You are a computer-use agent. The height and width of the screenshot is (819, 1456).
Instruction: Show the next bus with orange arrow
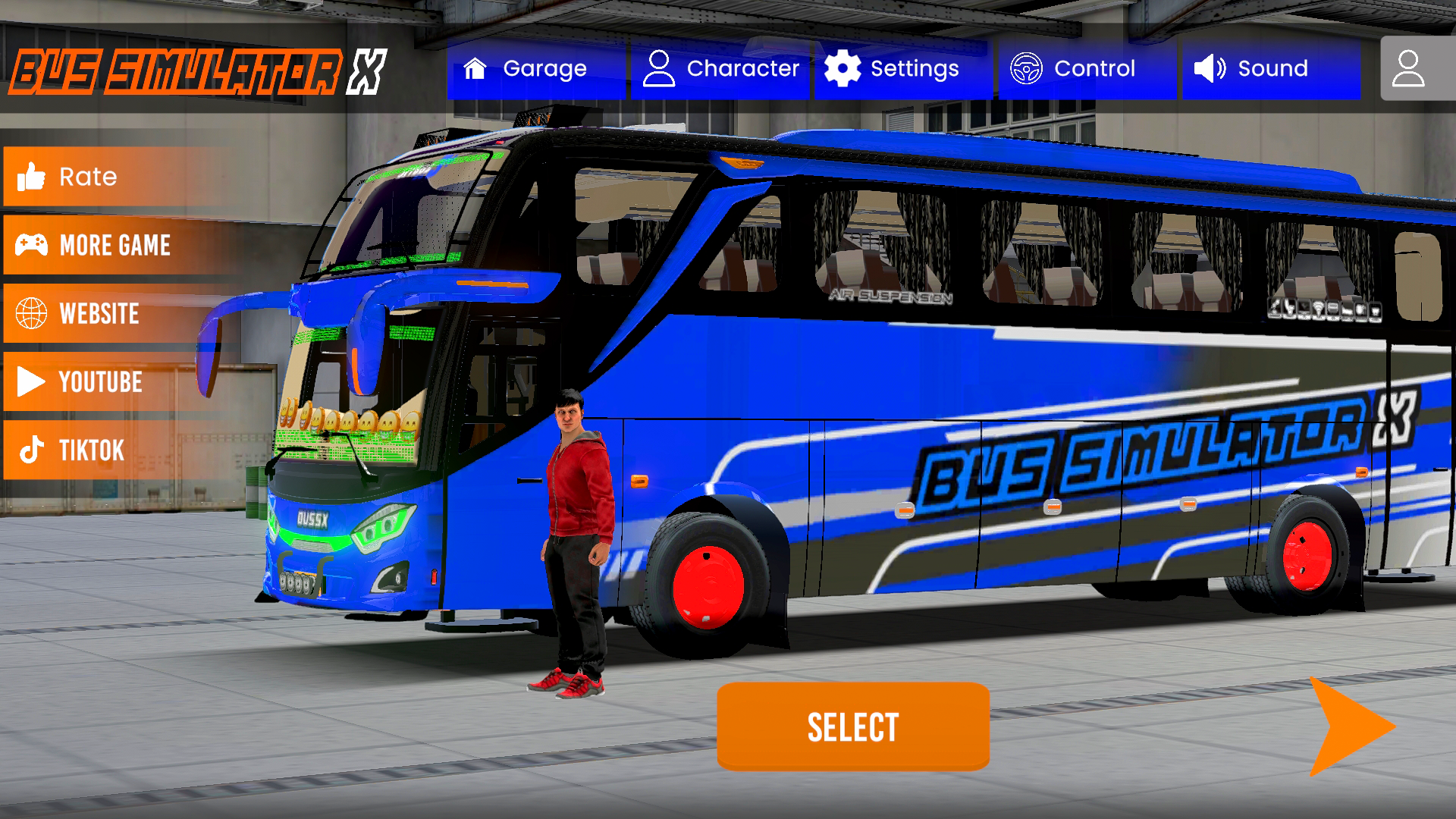click(1350, 726)
